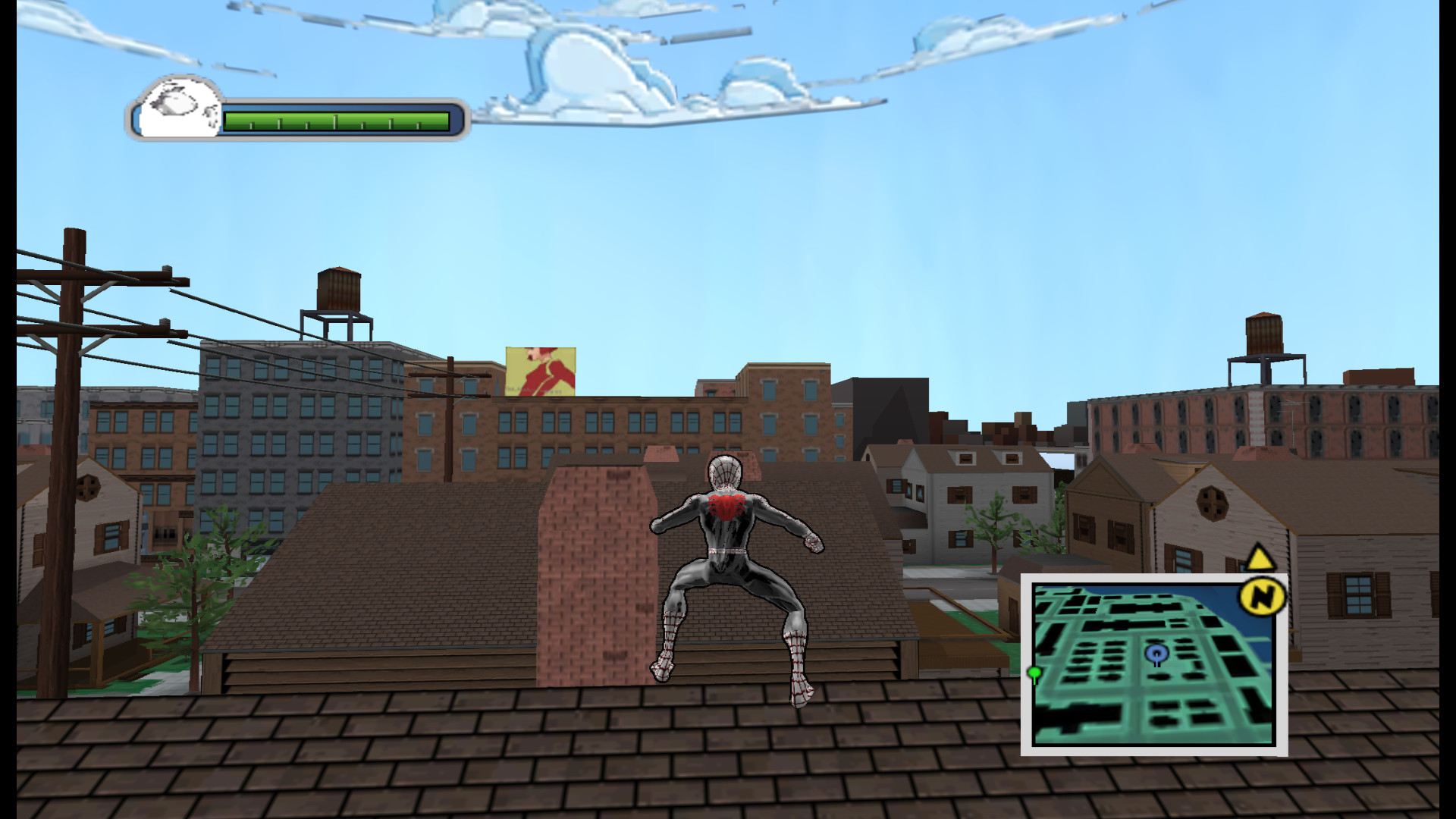Click the blue player marker on the minimap
The width and height of the screenshot is (1456, 819).
[1156, 651]
